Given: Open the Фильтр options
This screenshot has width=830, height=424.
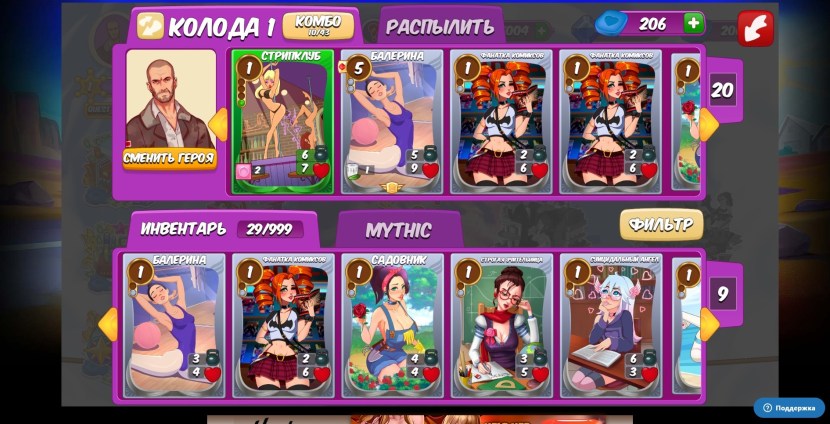Looking at the screenshot, I should coord(660,225).
